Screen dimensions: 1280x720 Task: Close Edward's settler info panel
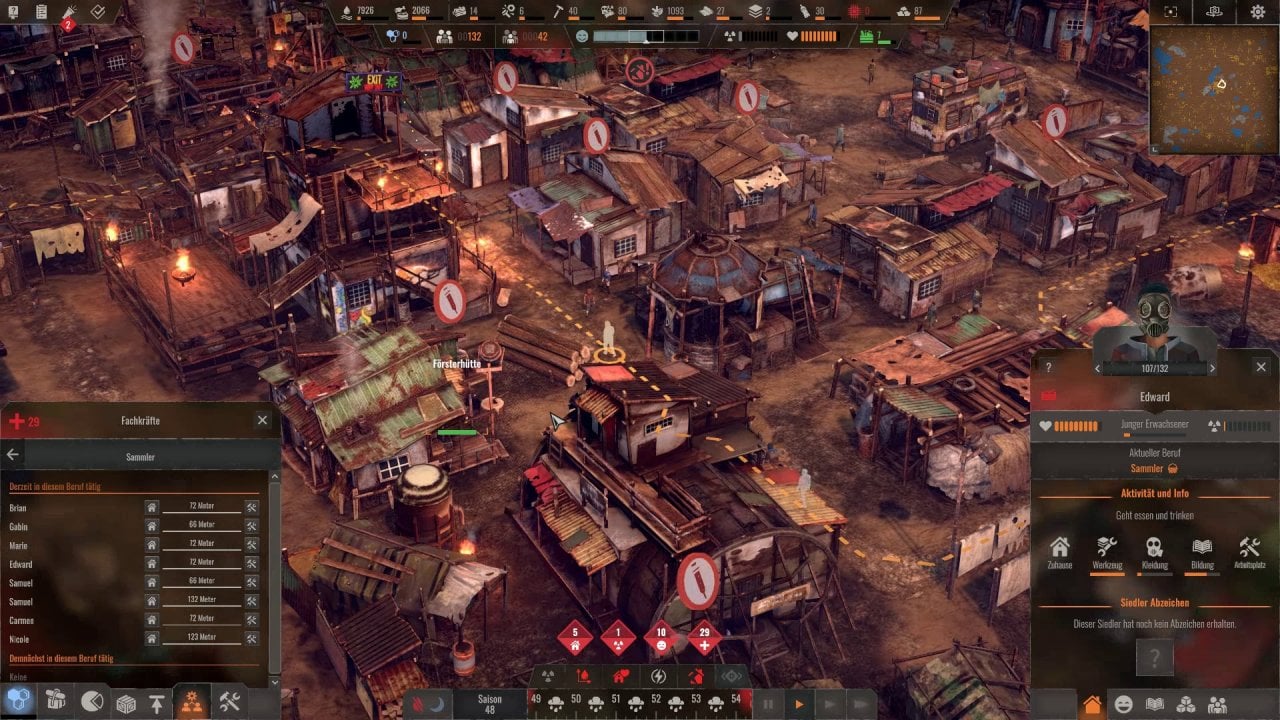1261,367
